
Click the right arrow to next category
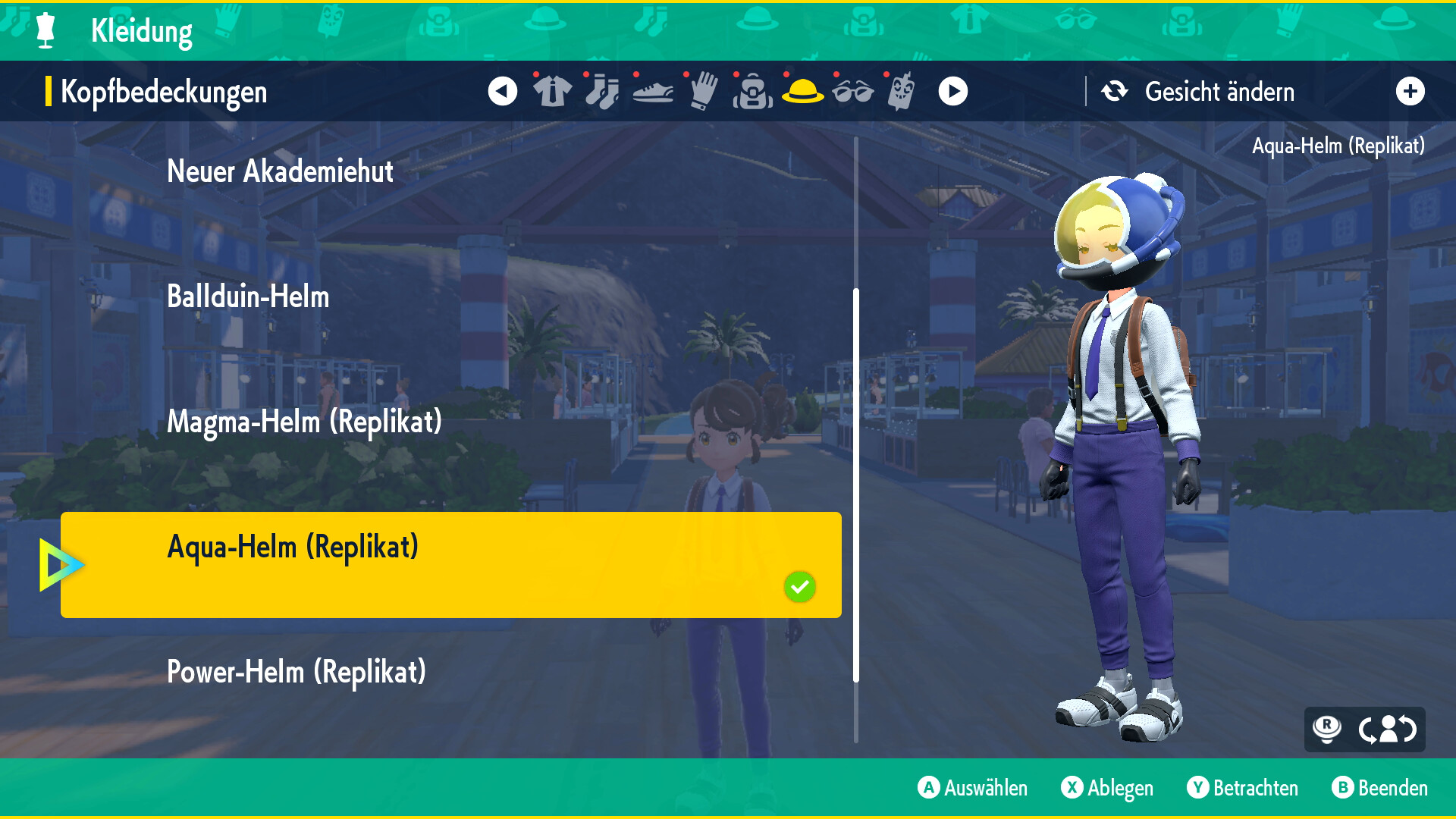[x=953, y=92]
